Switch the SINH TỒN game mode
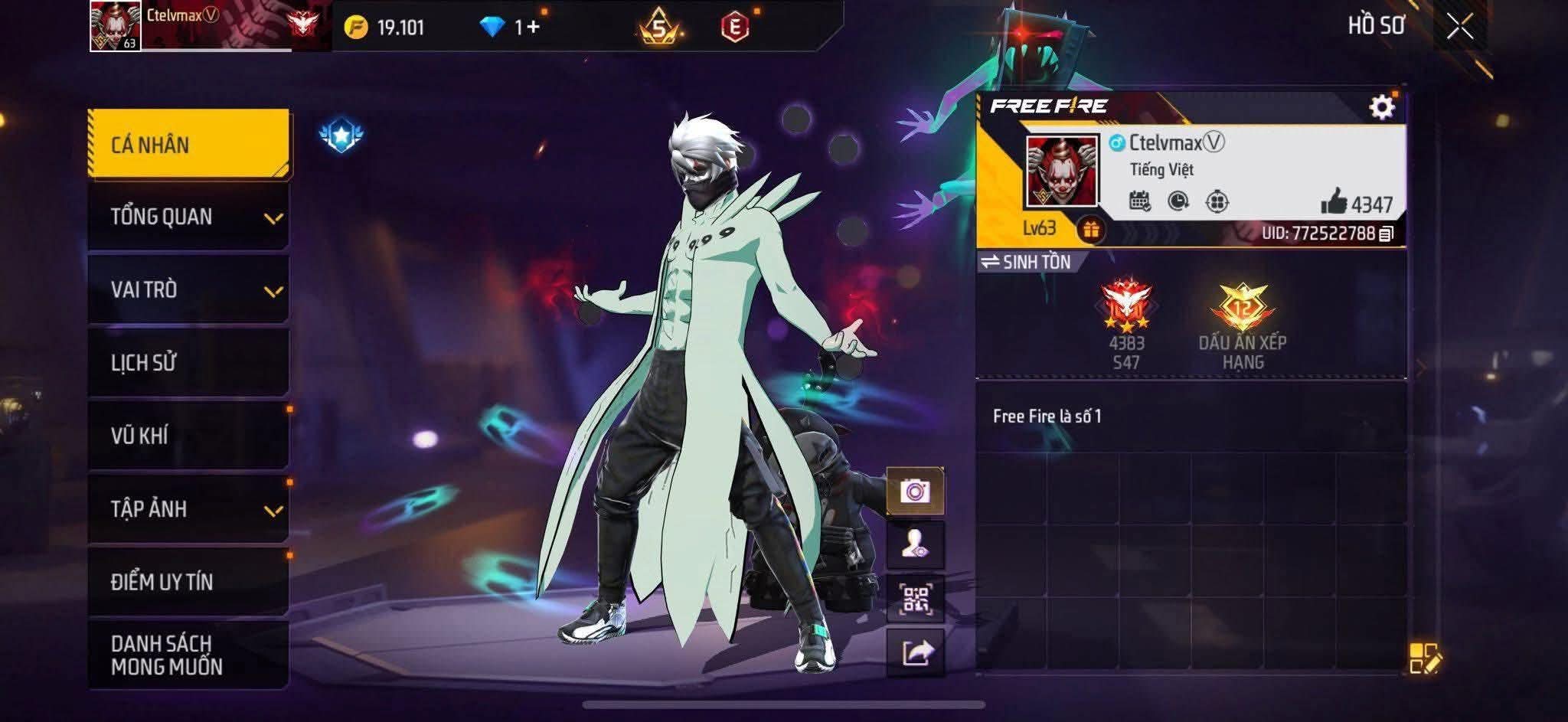Image resolution: width=1568 pixels, height=722 pixels. click(x=1026, y=262)
